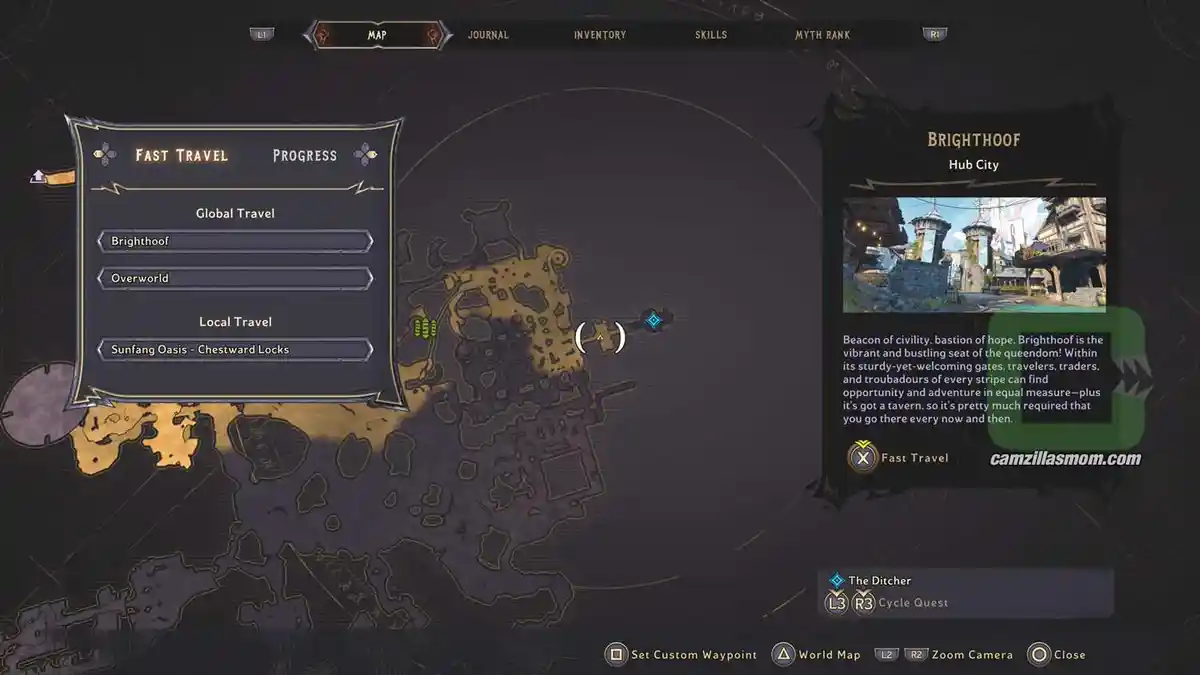
Task: Pick Sunfang Oasis - Chestward Locks entry
Action: (x=235, y=350)
